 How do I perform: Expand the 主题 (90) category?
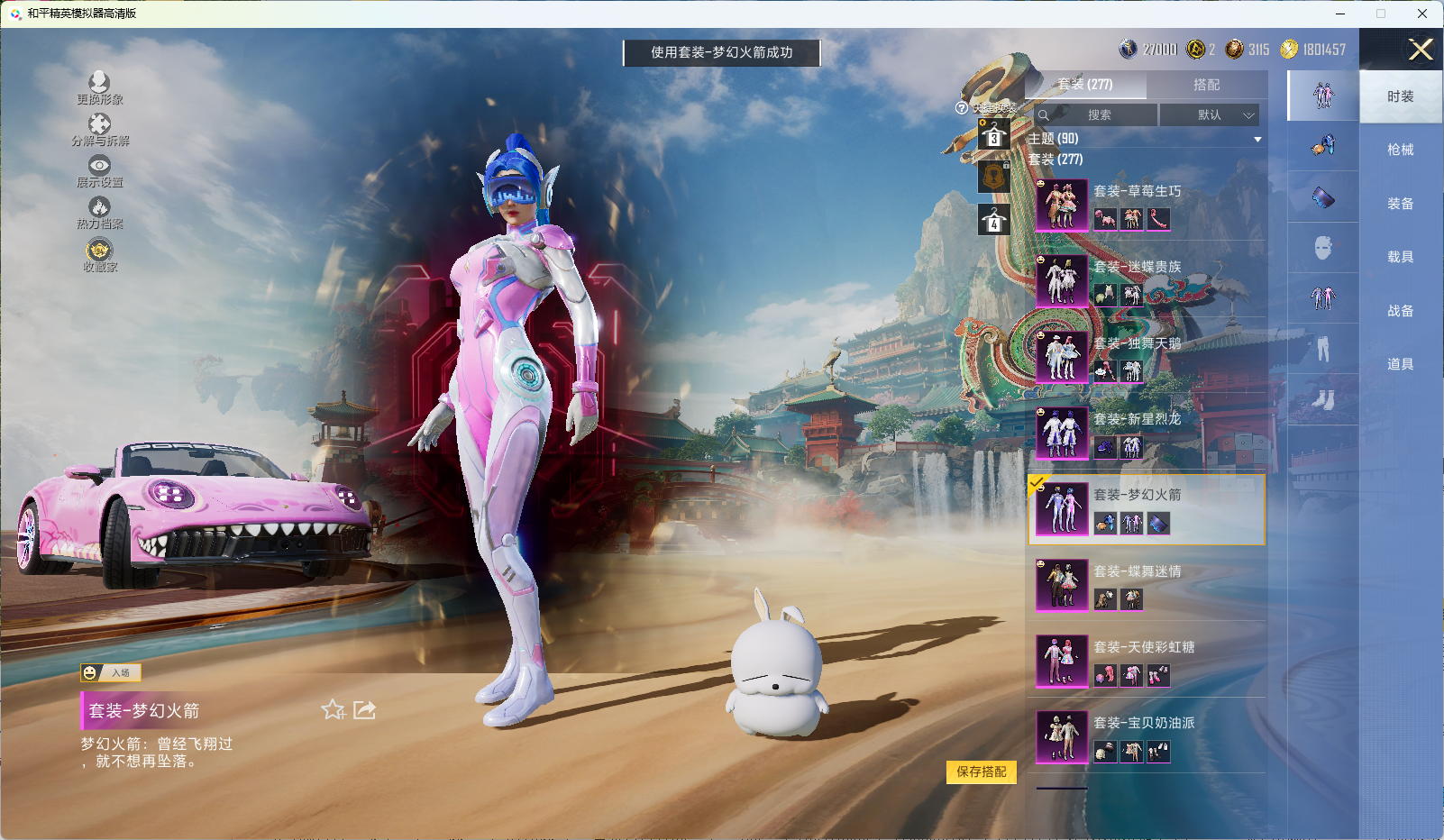pyautogui.click(x=1145, y=139)
